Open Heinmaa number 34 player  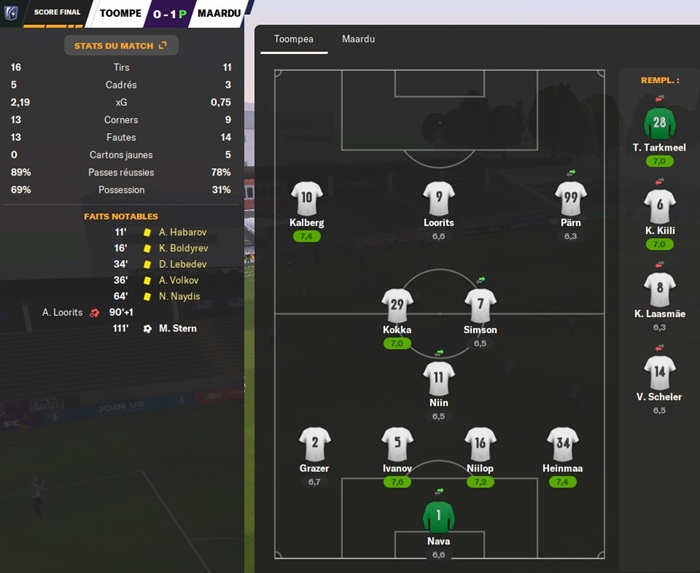coord(563,442)
